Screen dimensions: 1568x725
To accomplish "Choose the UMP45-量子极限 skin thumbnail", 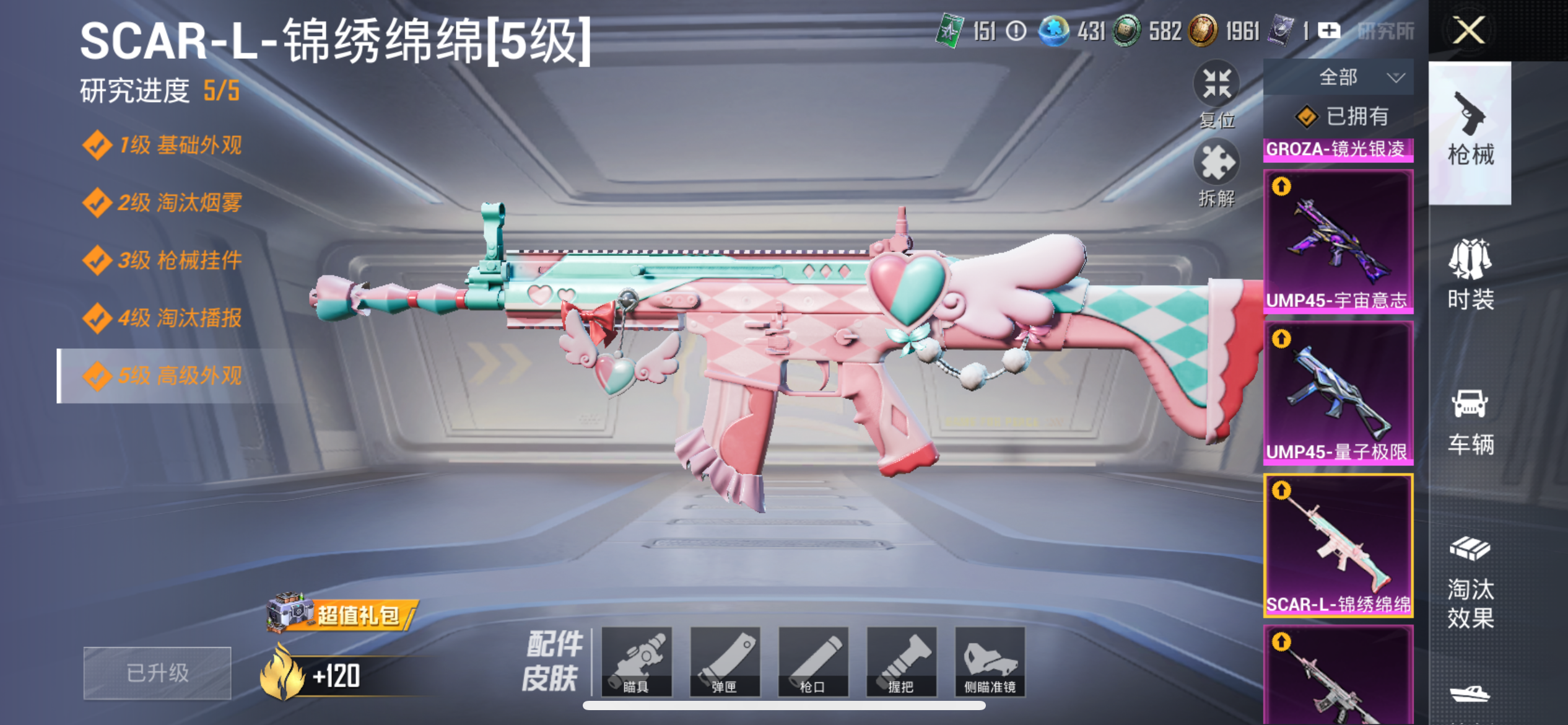I will pyautogui.click(x=1338, y=393).
